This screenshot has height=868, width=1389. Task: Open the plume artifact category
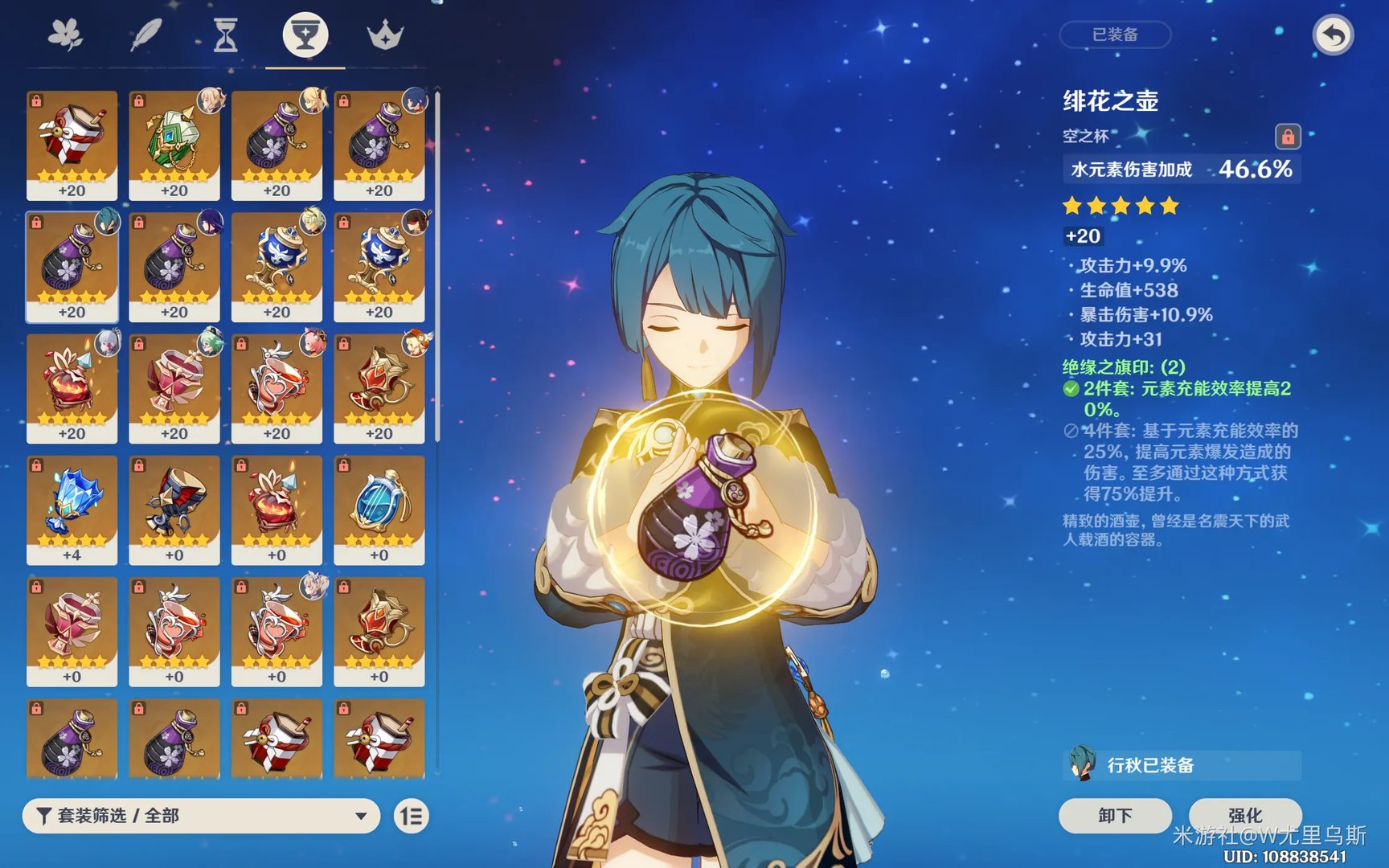146,34
